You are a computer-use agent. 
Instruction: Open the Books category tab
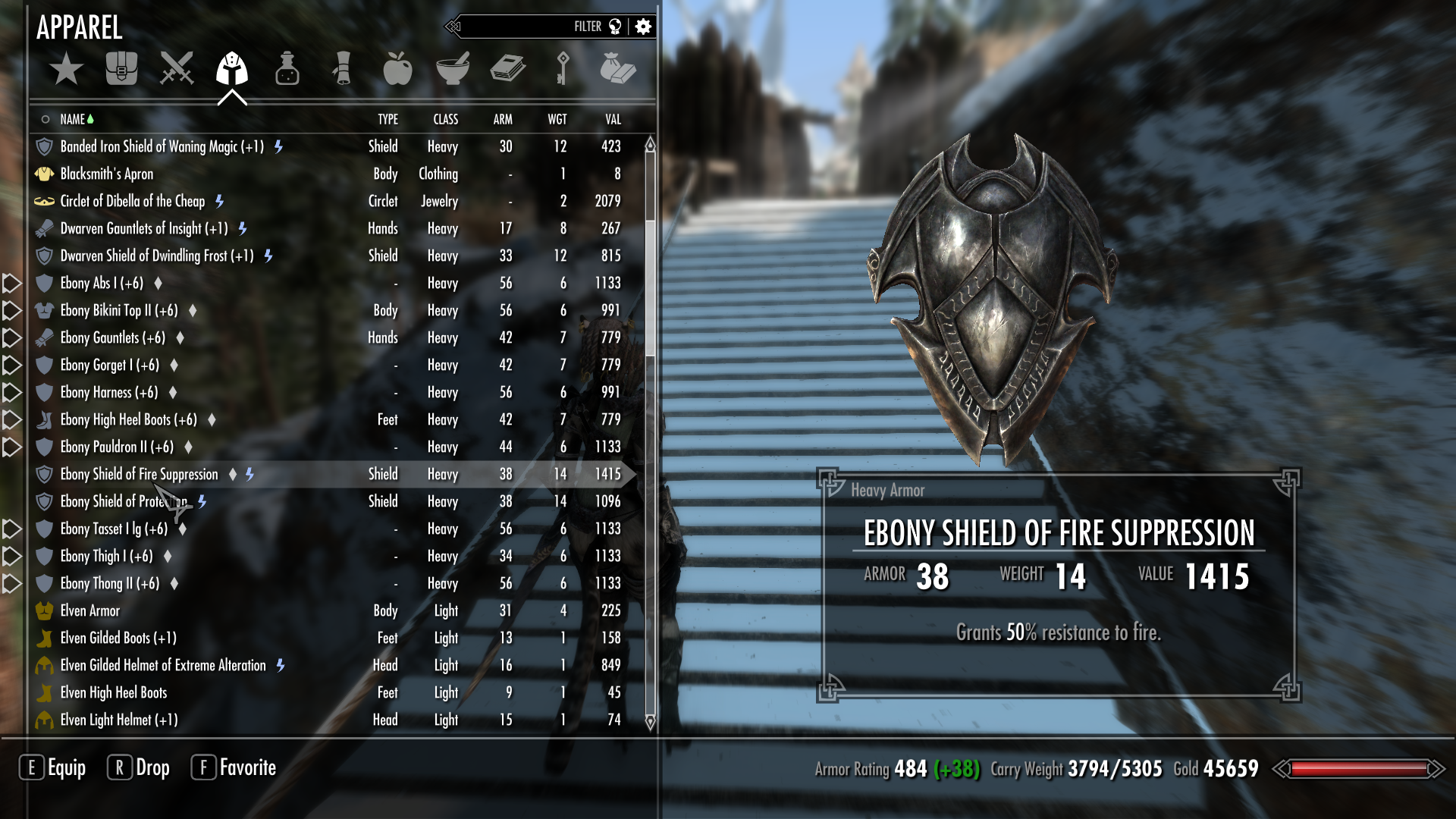tap(507, 69)
